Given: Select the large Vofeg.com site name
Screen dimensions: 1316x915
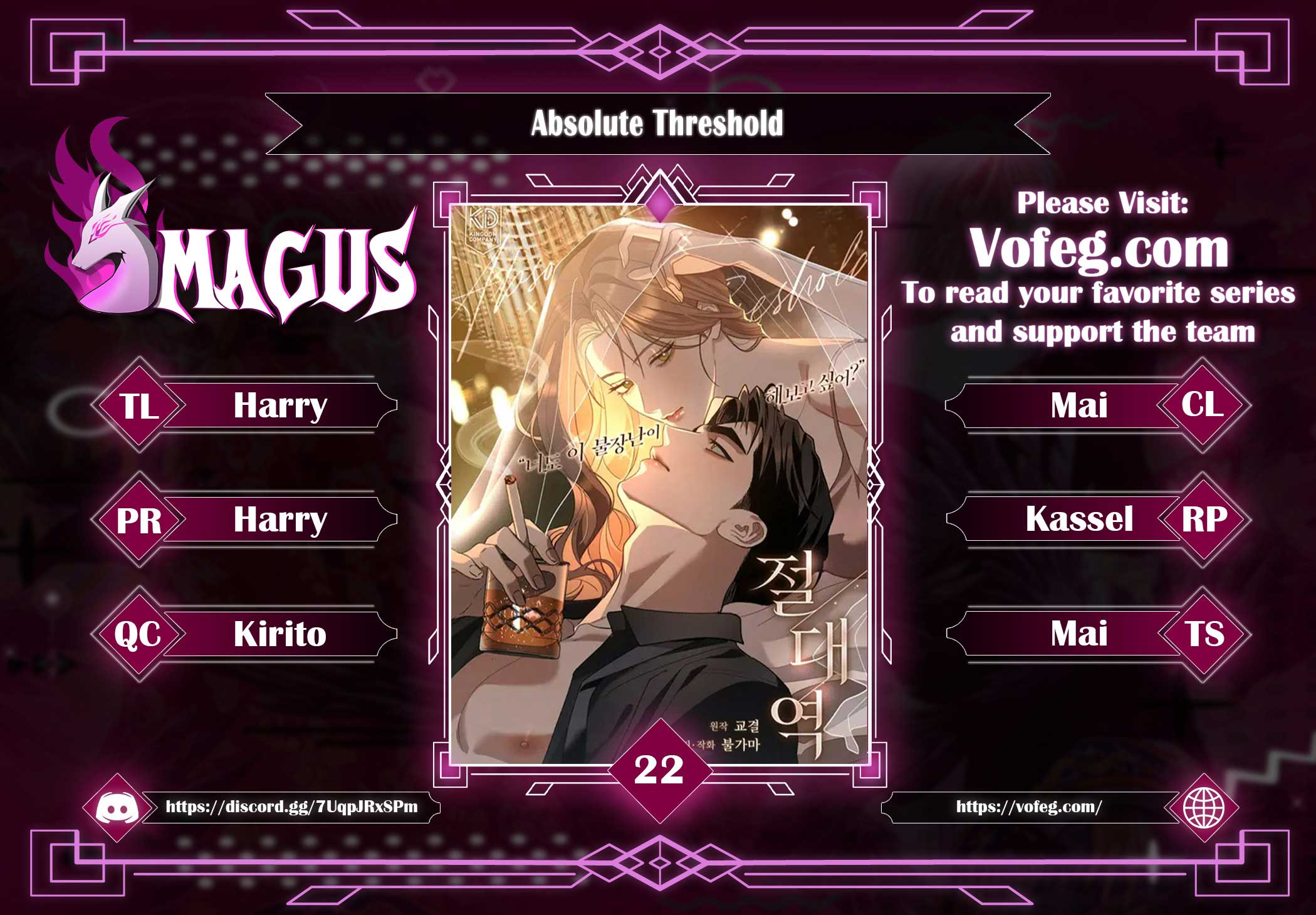Looking at the screenshot, I should (1099, 249).
